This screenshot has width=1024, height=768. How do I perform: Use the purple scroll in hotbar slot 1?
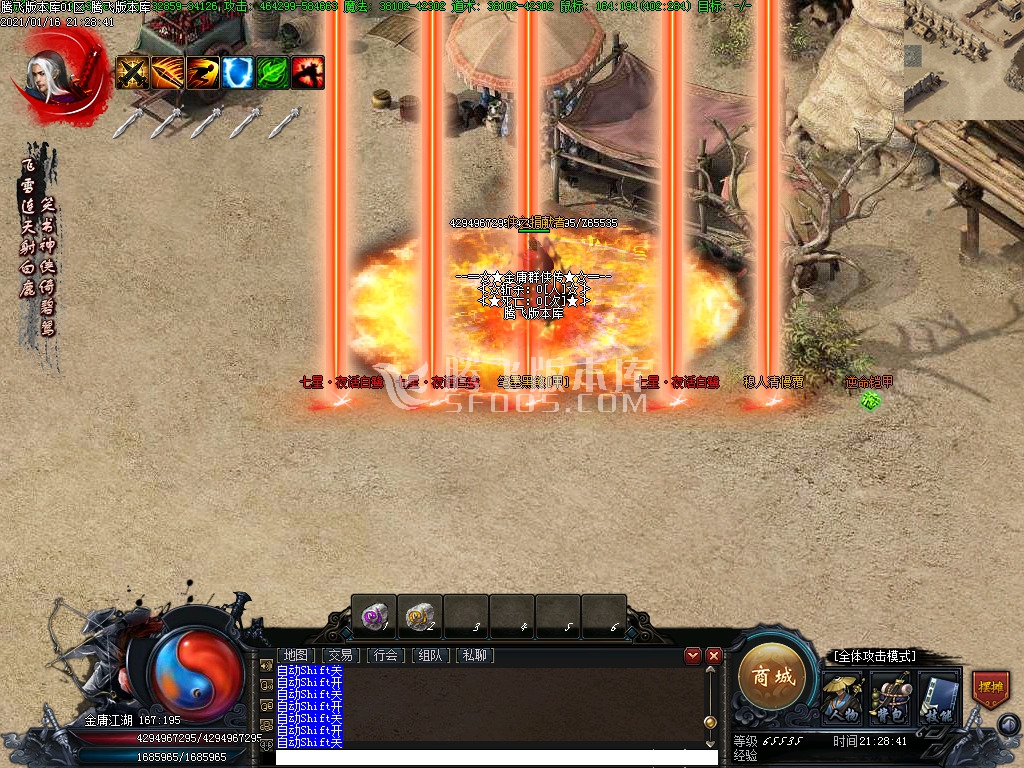[x=374, y=615]
